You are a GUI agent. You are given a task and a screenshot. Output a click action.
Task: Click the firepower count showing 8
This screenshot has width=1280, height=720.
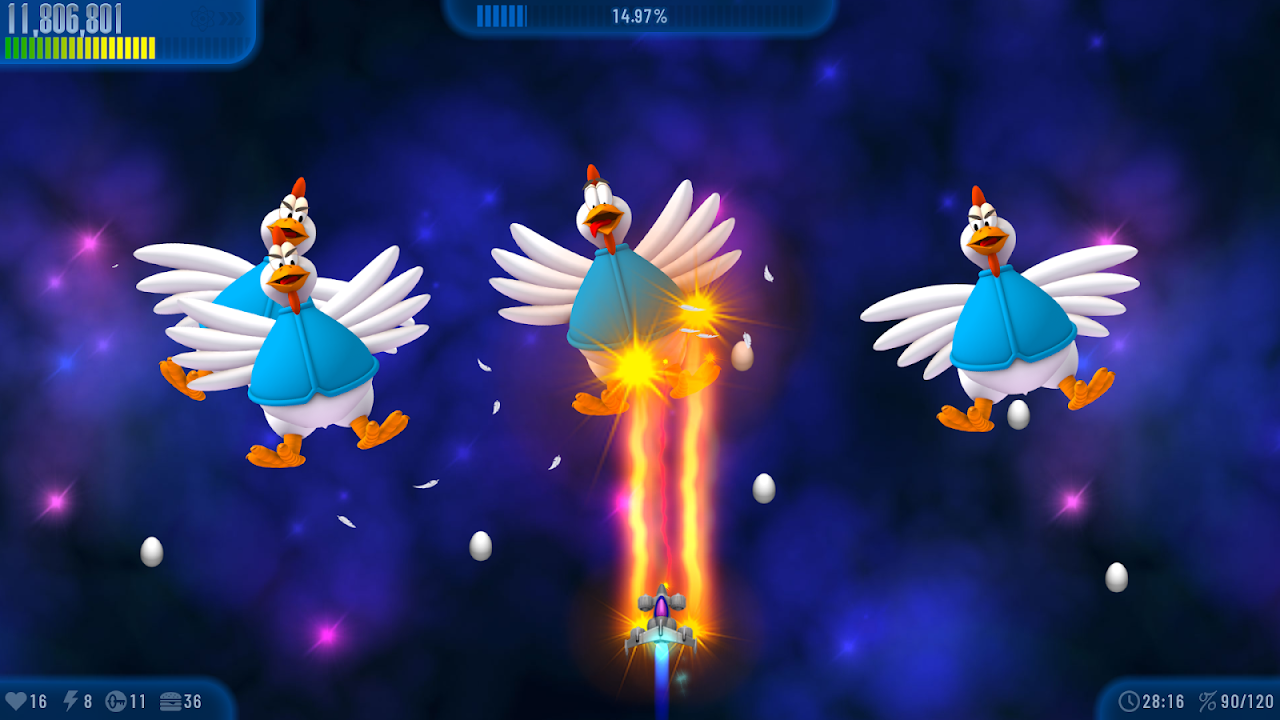tap(90, 702)
